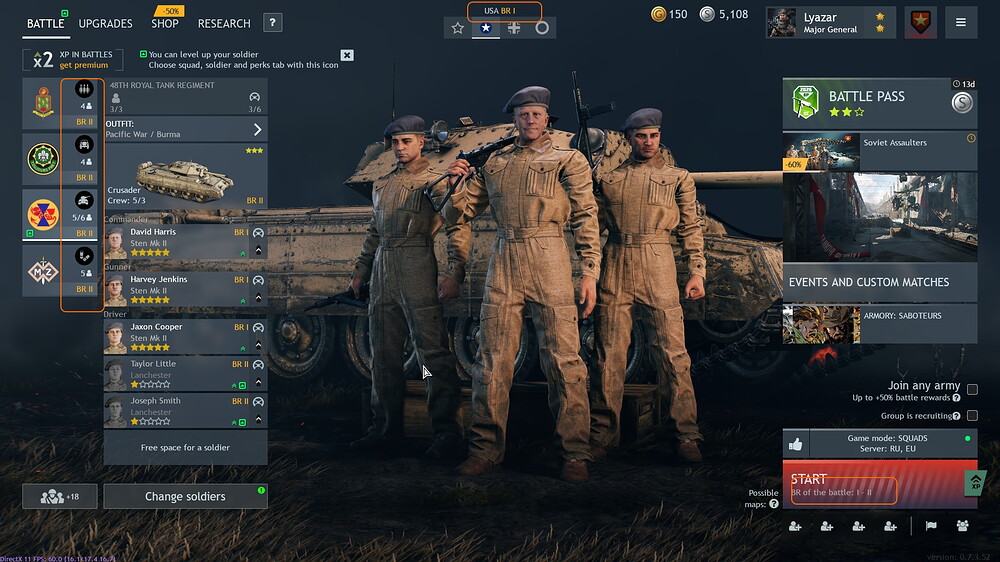The image size is (1000, 562).
Task: Open the Upgrades tab
Action: 105,23
